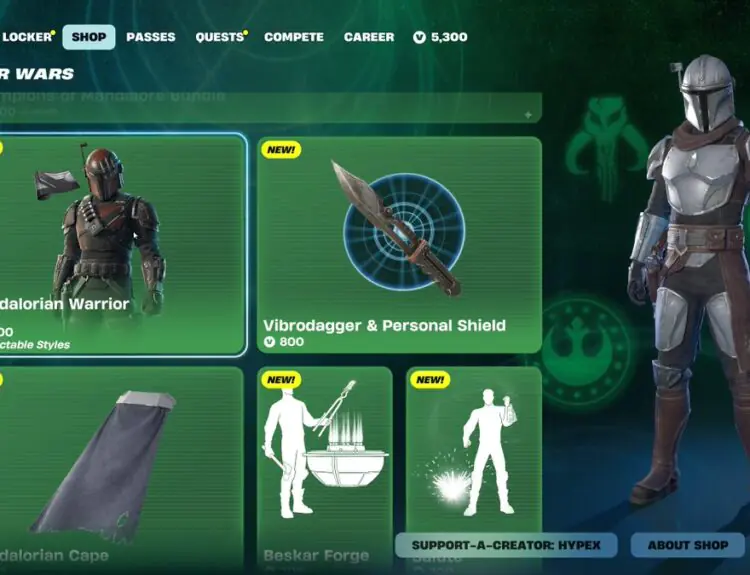Select the Mandalorian Warrior outfit tile
750x575 pixels.
[120, 244]
